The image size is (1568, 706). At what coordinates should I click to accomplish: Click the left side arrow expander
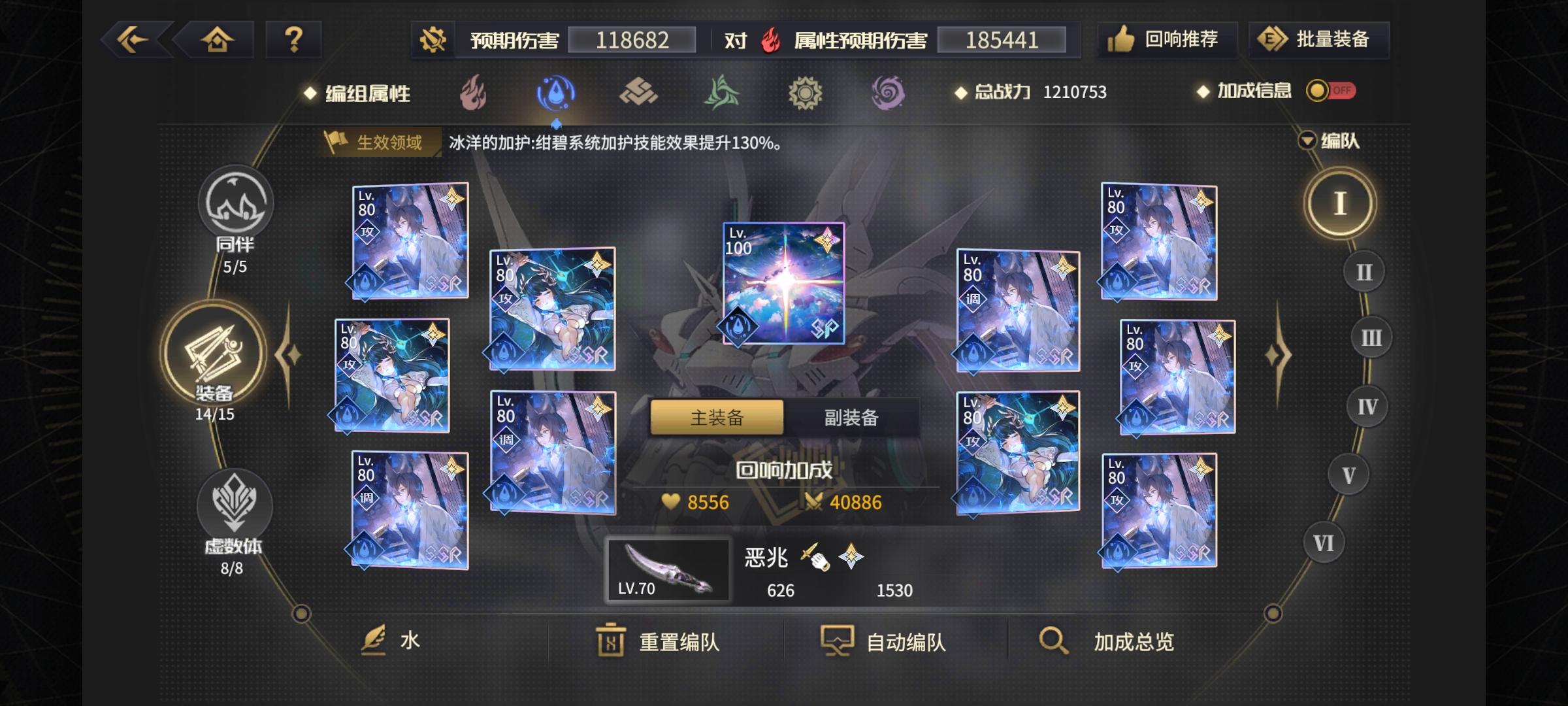289,353
